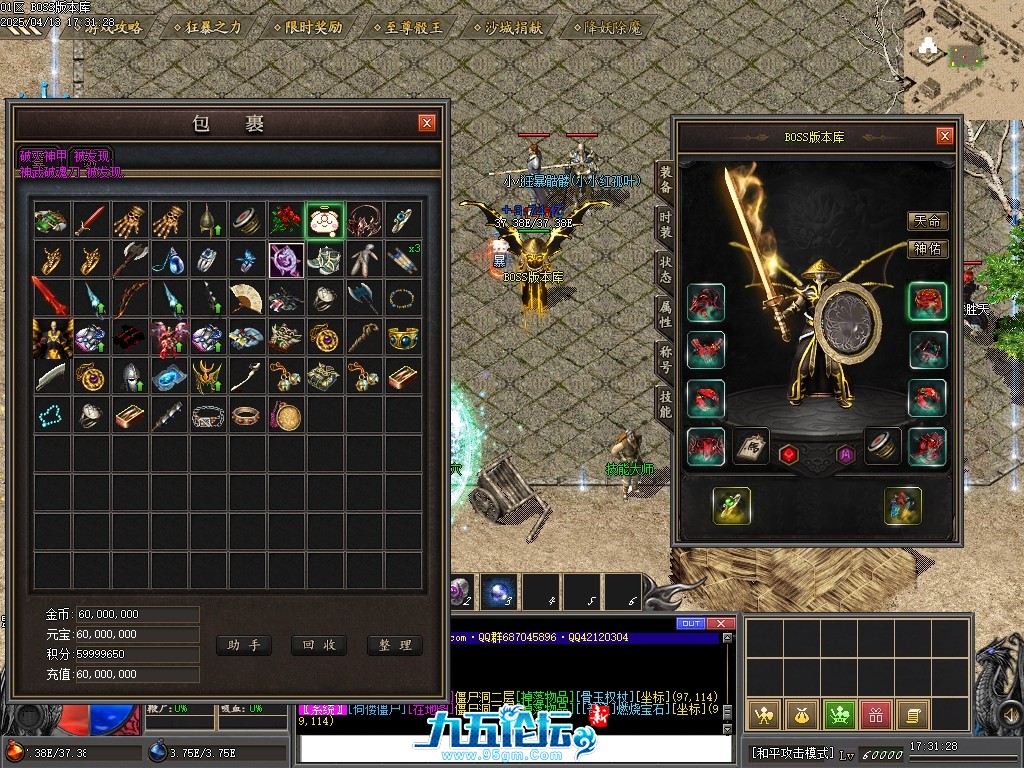The height and width of the screenshot is (768, 1024).
Task: Click the 回收 recycle button
Action: click(319, 645)
